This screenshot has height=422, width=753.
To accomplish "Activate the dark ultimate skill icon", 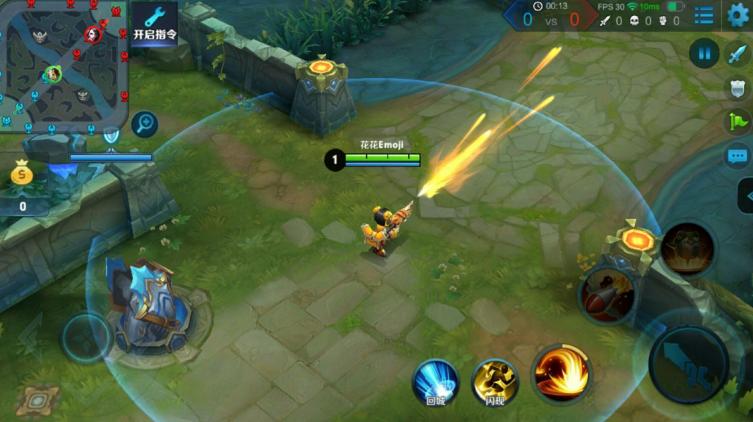I will coord(687,248).
